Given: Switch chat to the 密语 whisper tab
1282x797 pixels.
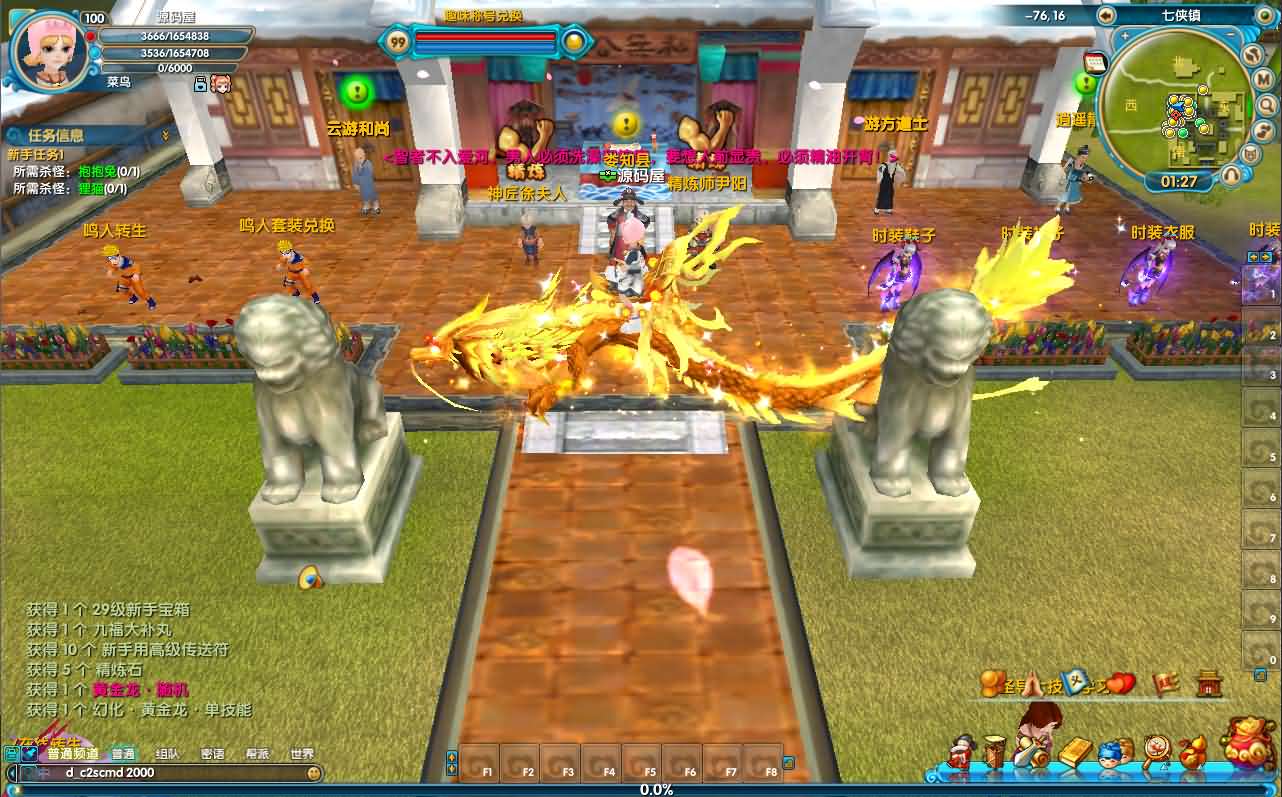Looking at the screenshot, I should [x=212, y=754].
